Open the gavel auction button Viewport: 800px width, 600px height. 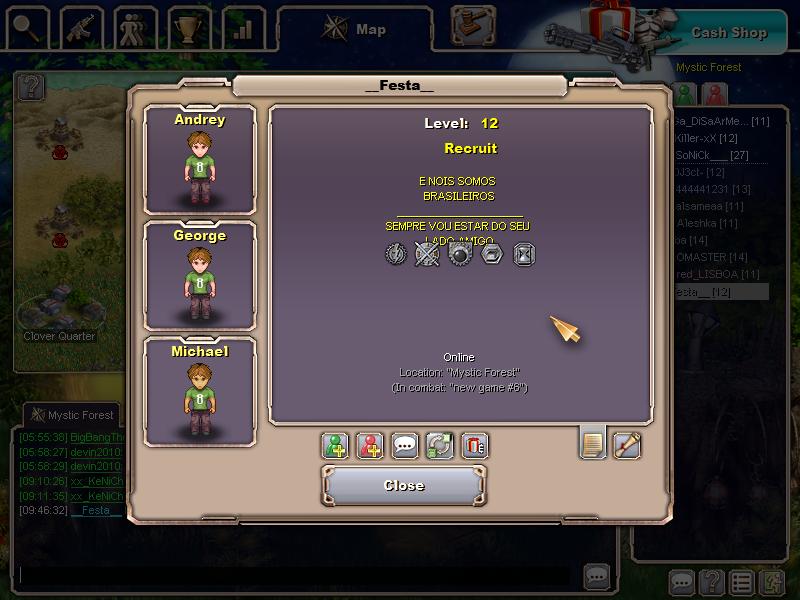[x=474, y=24]
